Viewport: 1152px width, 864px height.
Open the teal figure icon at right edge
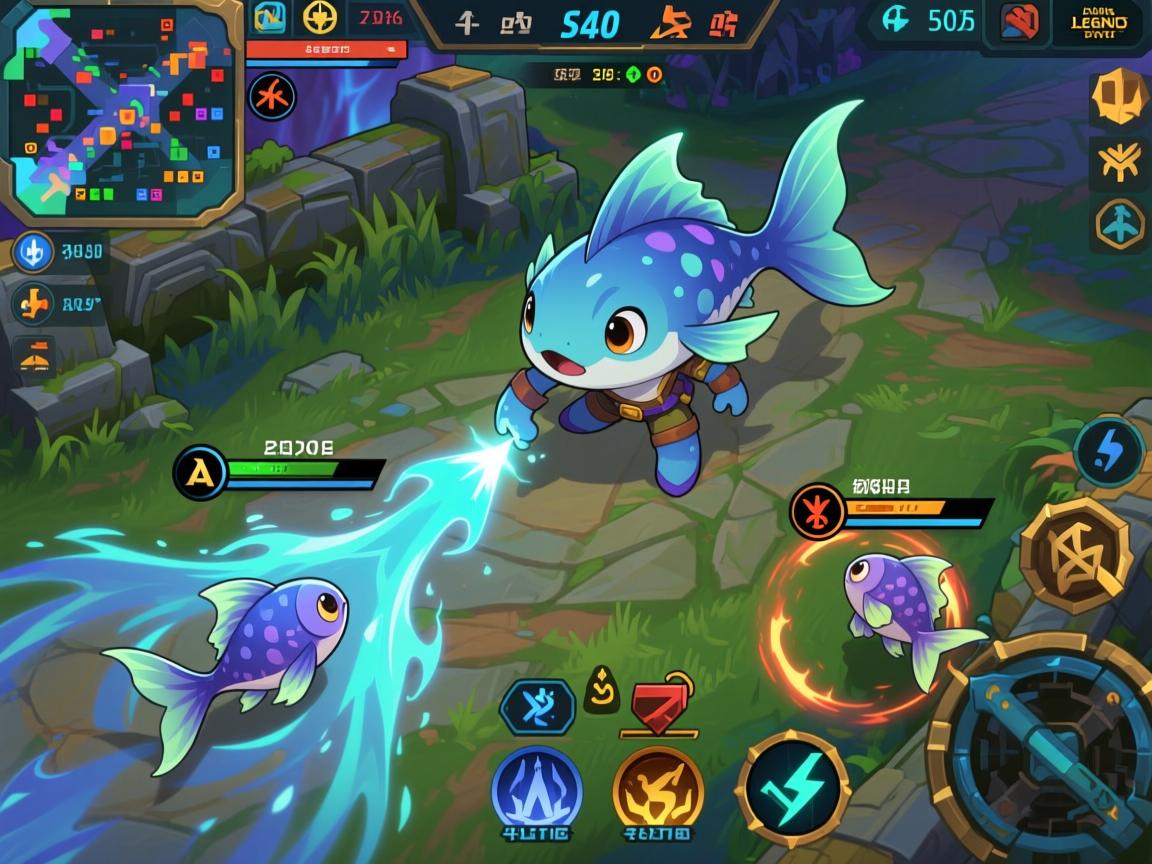[x=1119, y=224]
